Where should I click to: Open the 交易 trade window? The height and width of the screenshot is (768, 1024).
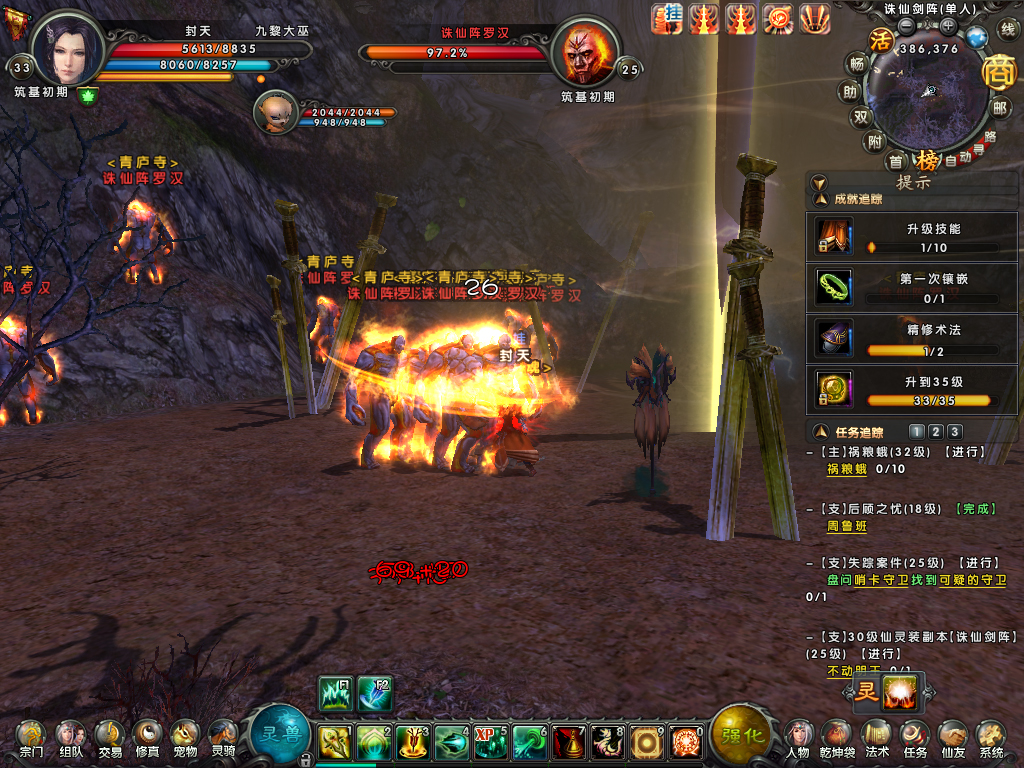click(109, 738)
